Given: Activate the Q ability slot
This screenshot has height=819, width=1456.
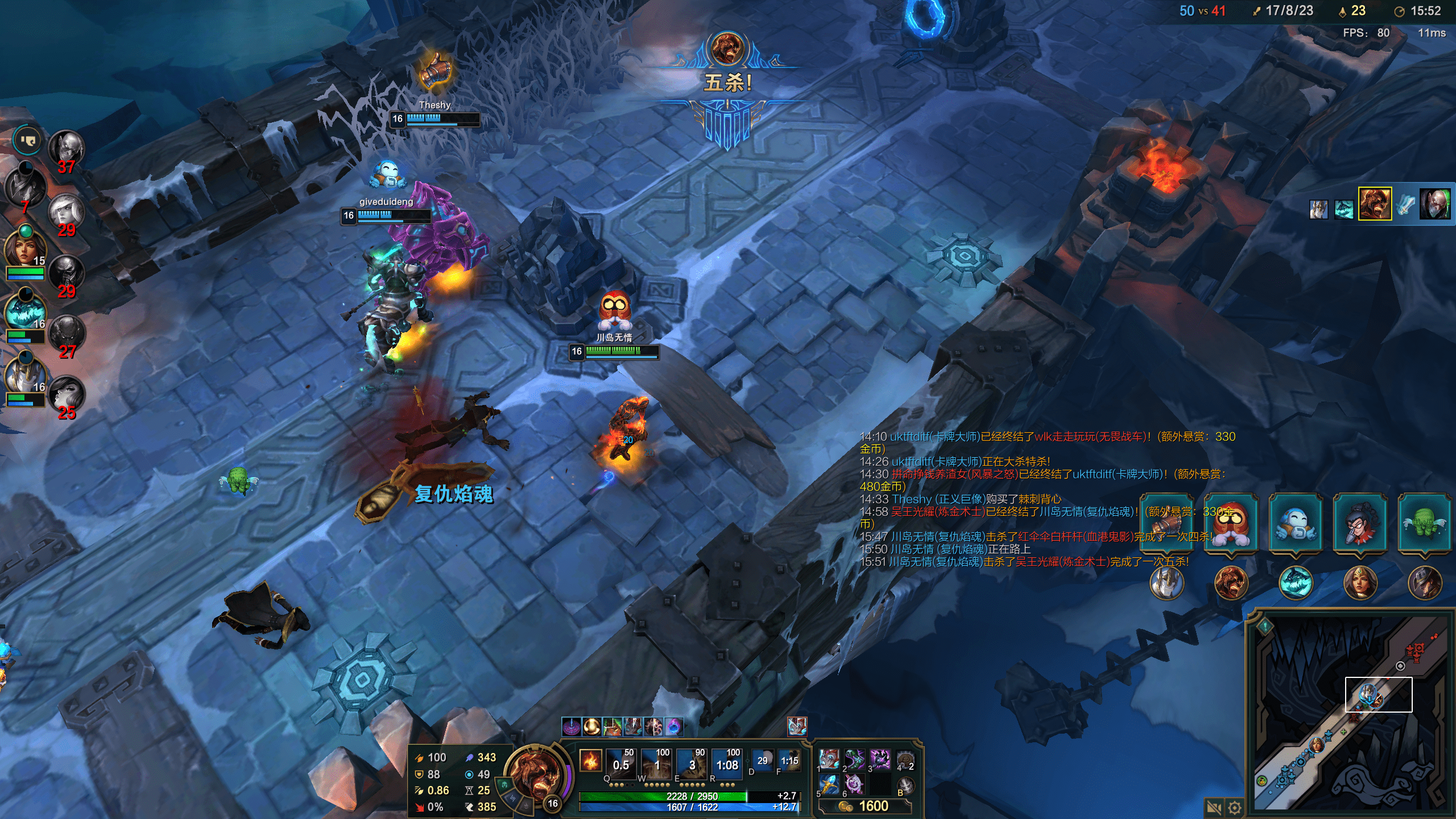Looking at the screenshot, I should (x=621, y=765).
